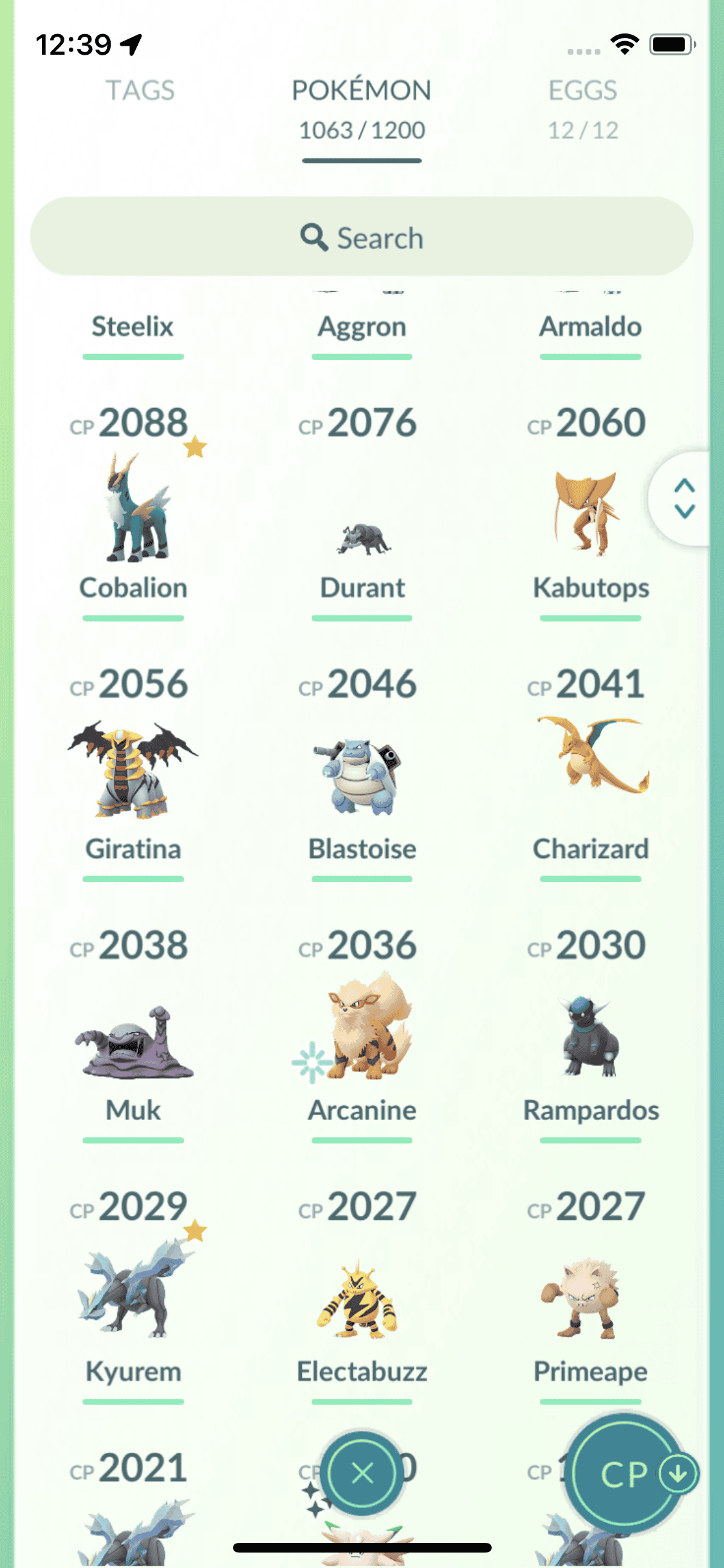Choose Charizard with CP 2041
This screenshot has height=1568, width=724.
pyautogui.click(x=590, y=760)
